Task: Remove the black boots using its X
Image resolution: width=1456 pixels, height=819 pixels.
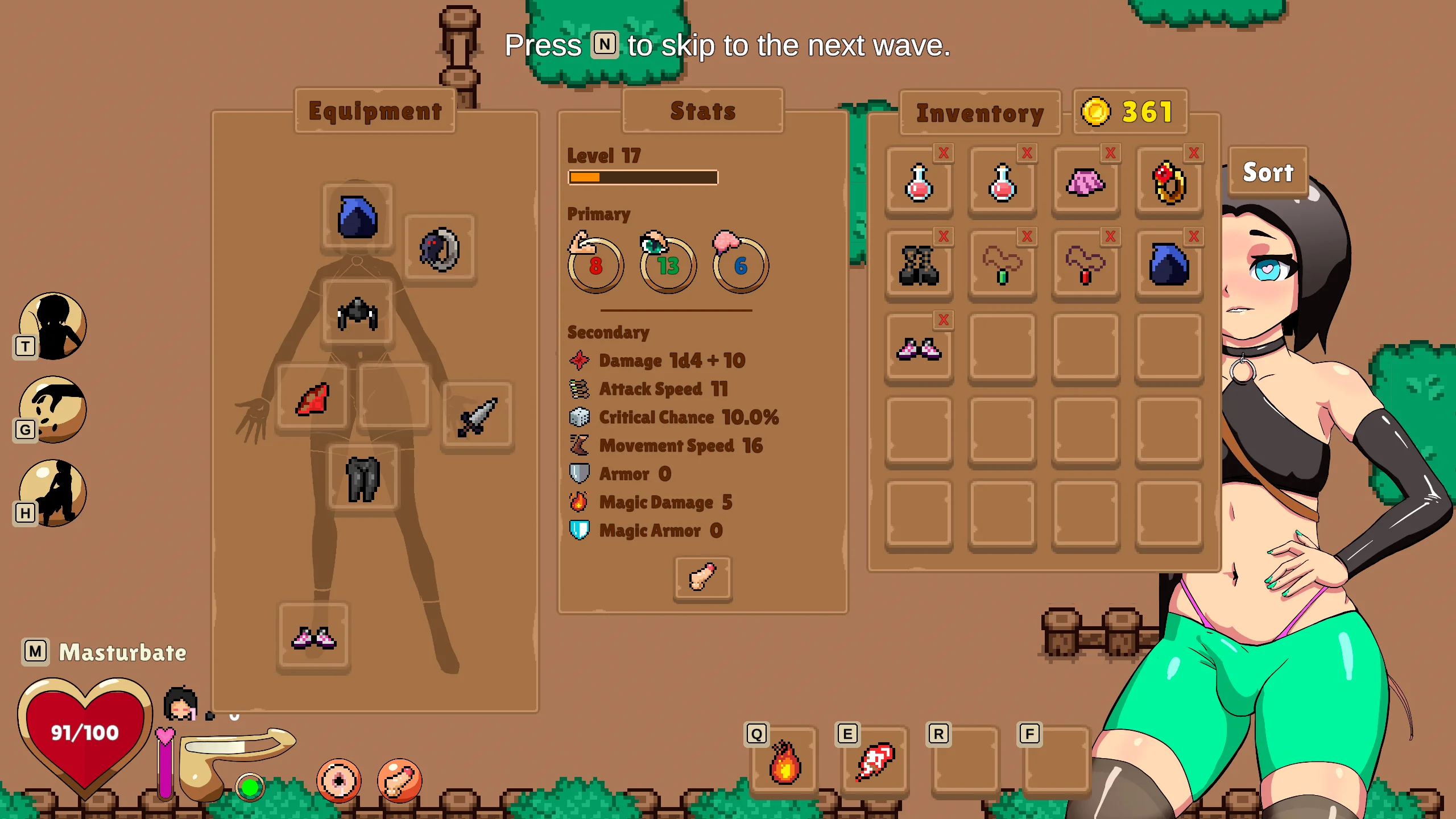Action: click(944, 236)
